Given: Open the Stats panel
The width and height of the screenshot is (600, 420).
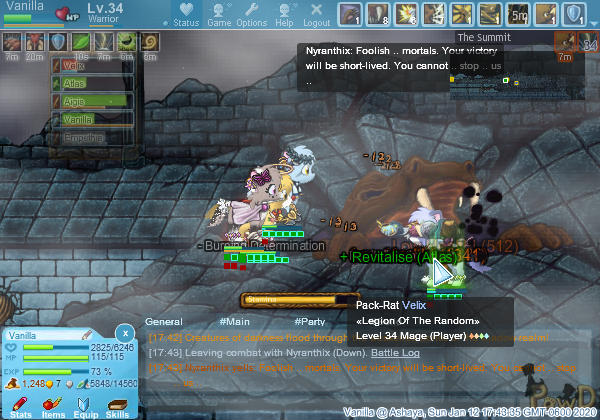Looking at the screenshot, I should pos(21,404).
